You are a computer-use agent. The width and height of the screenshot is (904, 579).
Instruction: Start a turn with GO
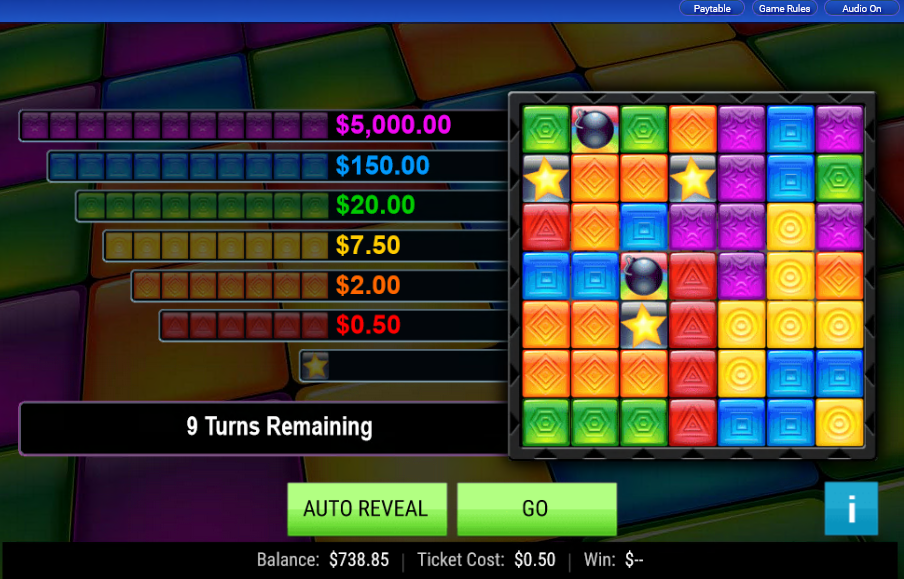[536, 508]
